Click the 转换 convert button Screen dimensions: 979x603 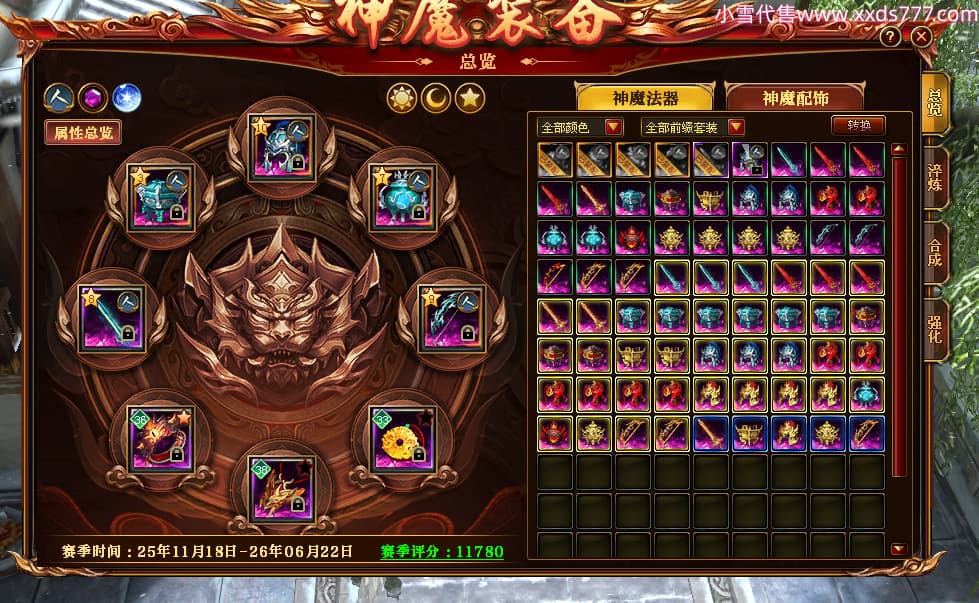858,126
